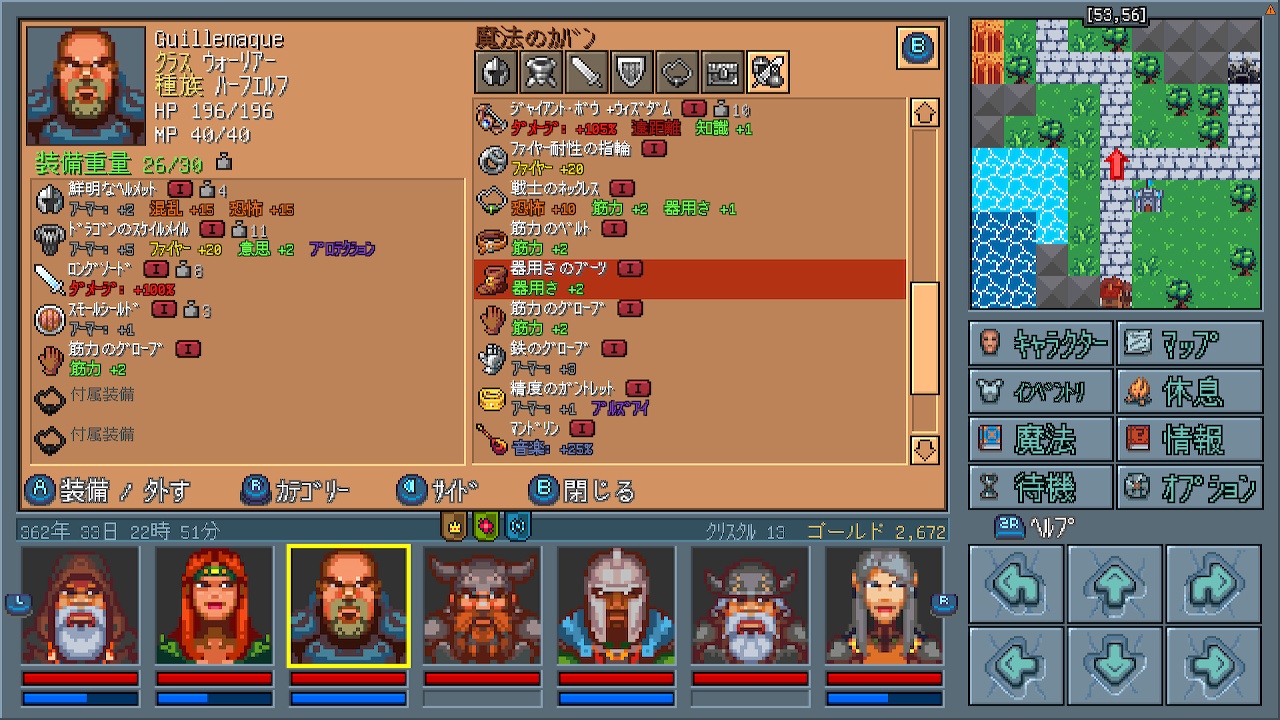Open the マップ (Map) menu
Screen dimensions: 1280x720
click(1189, 343)
